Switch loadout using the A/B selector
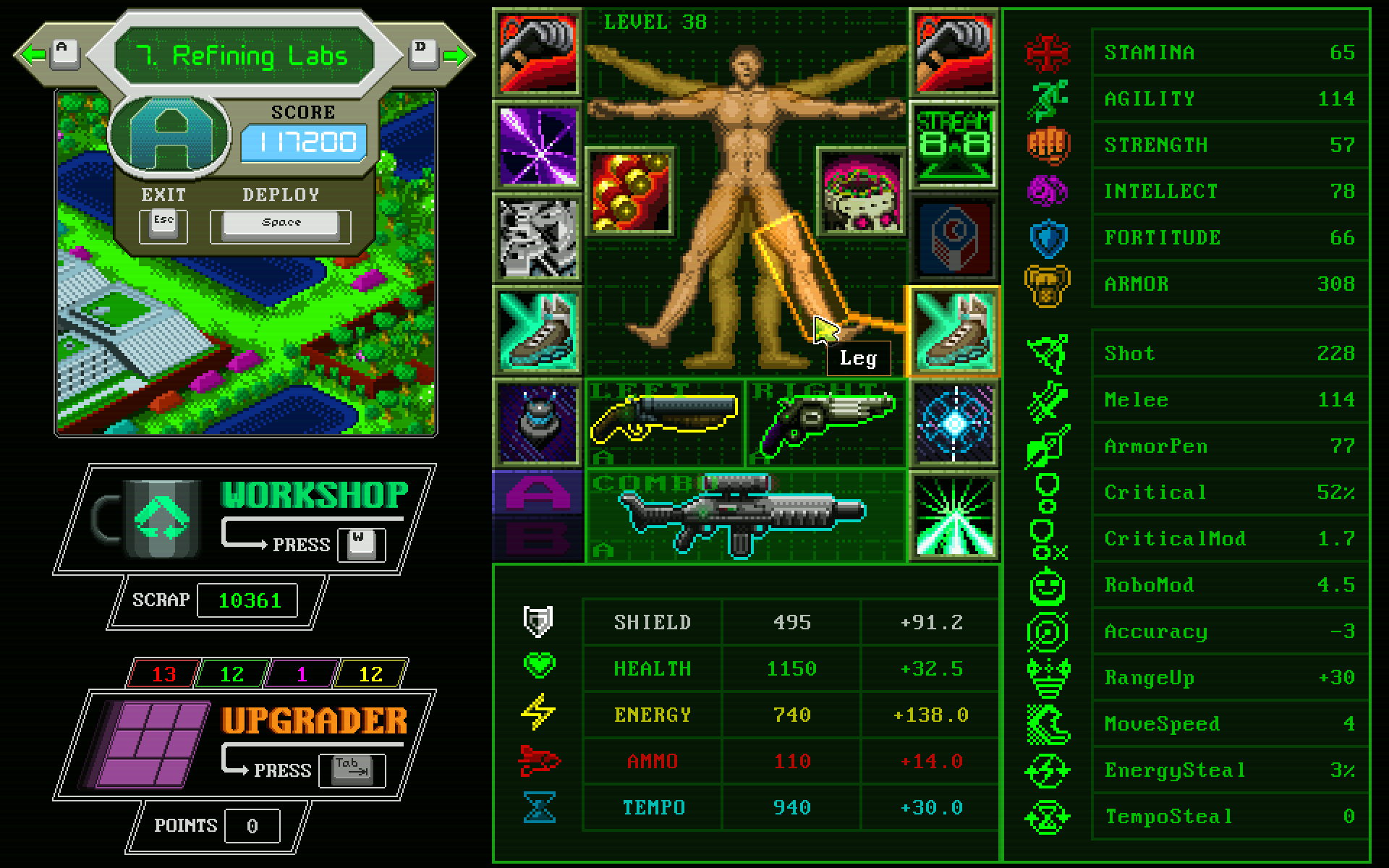This screenshot has width=1389, height=868. tap(537, 514)
